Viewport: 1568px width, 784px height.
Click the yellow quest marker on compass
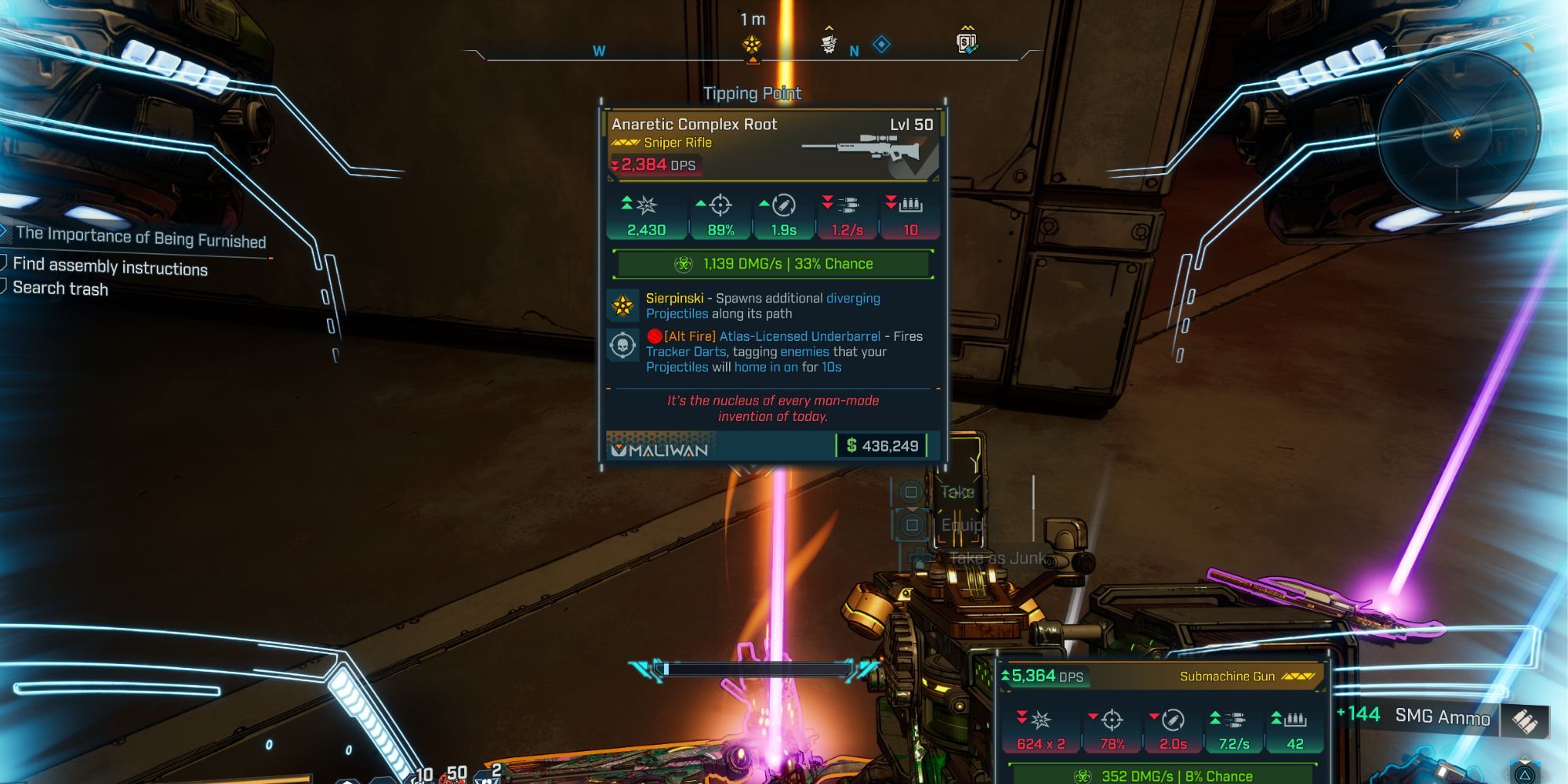pos(752,45)
